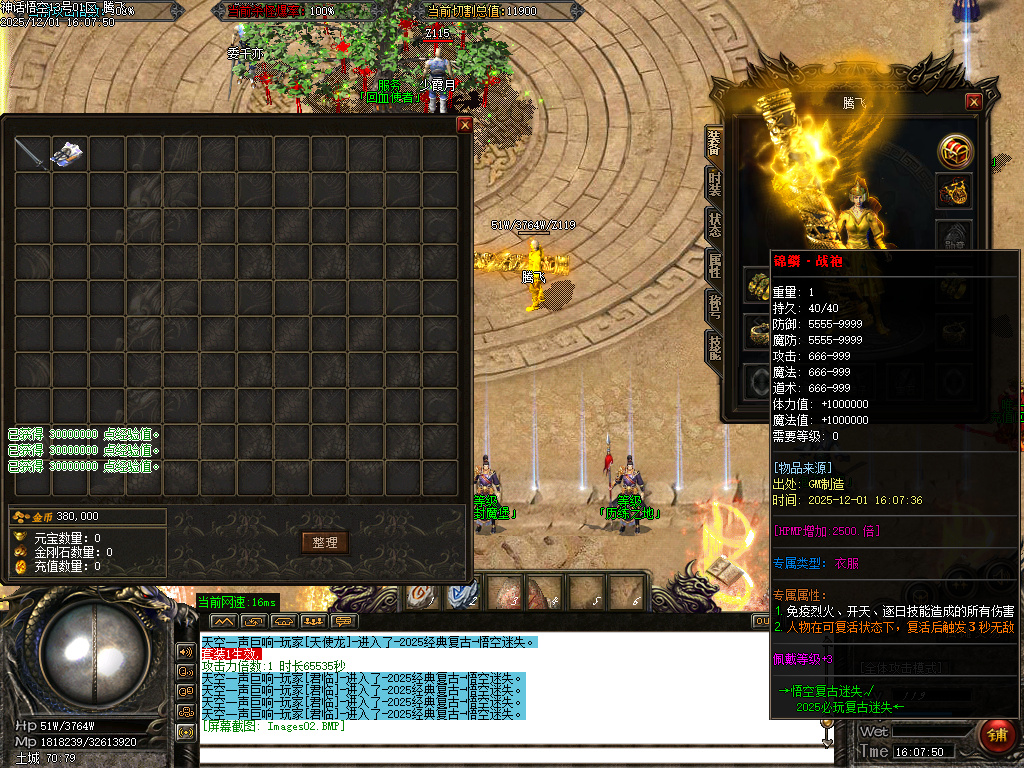Click the 整理 sort button
This screenshot has width=1024, height=768.
click(325, 542)
